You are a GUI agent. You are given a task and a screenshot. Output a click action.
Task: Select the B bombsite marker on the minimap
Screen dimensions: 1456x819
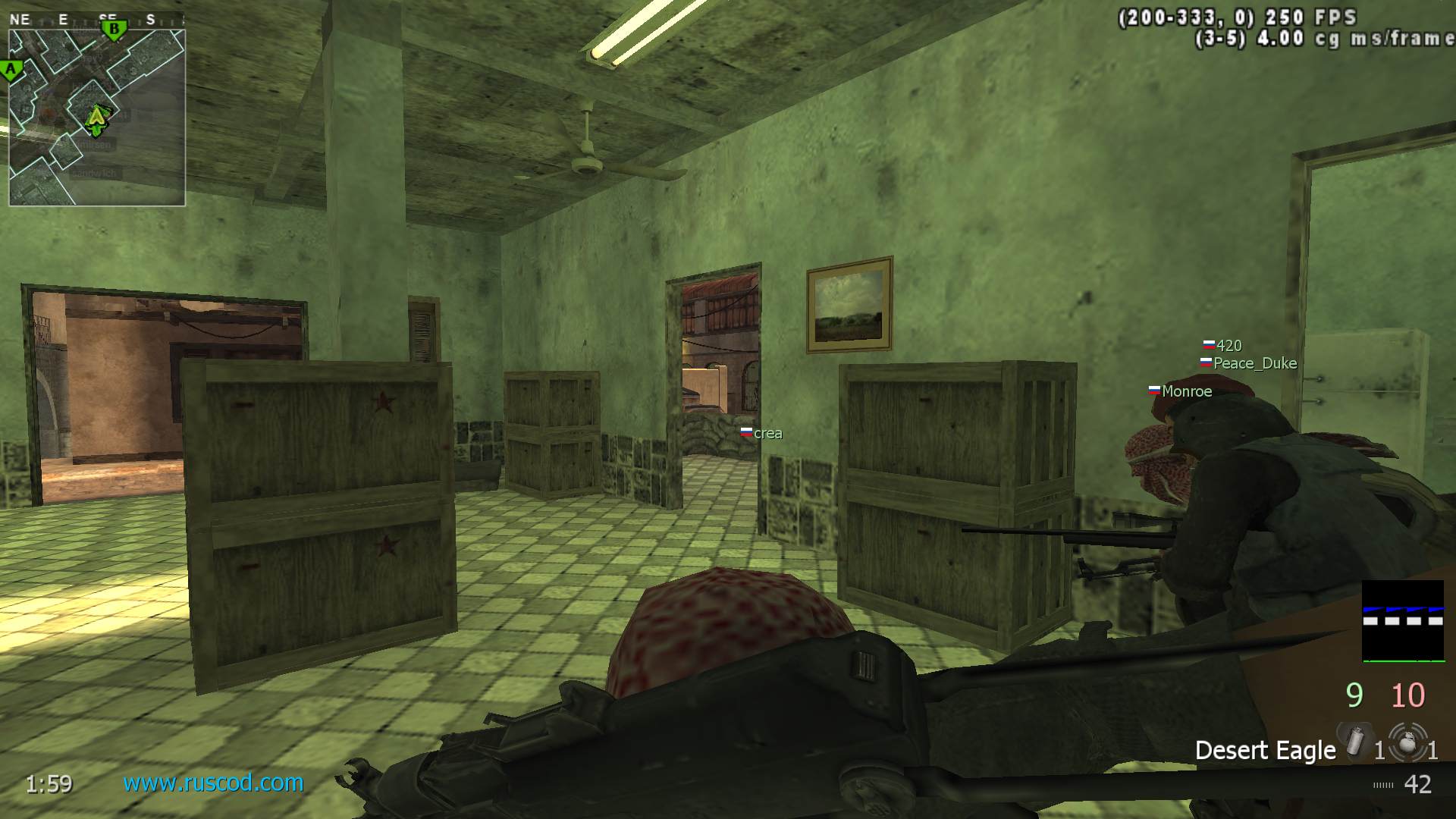(x=114, y=30)
